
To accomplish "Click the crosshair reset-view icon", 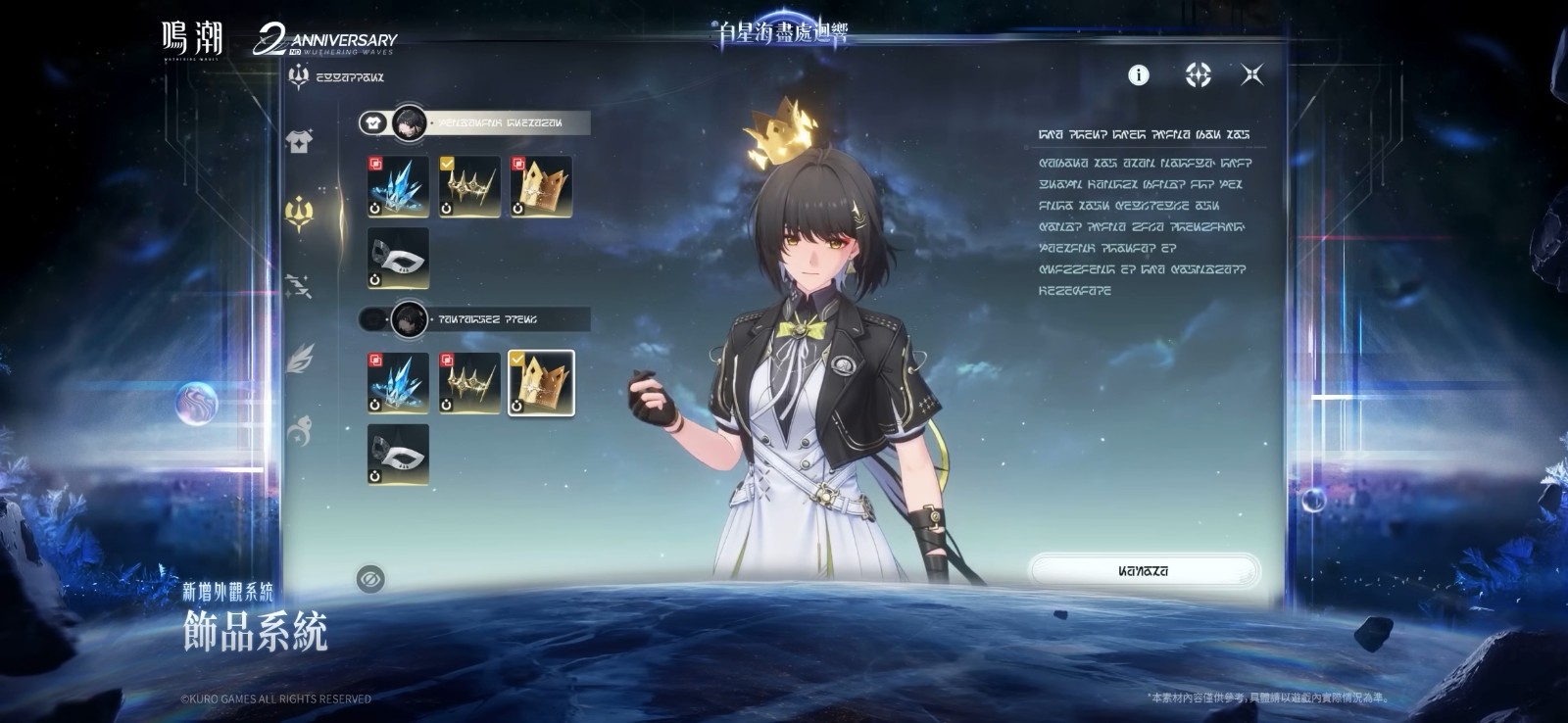I will pyautogui.click(x=1198, y=74).
